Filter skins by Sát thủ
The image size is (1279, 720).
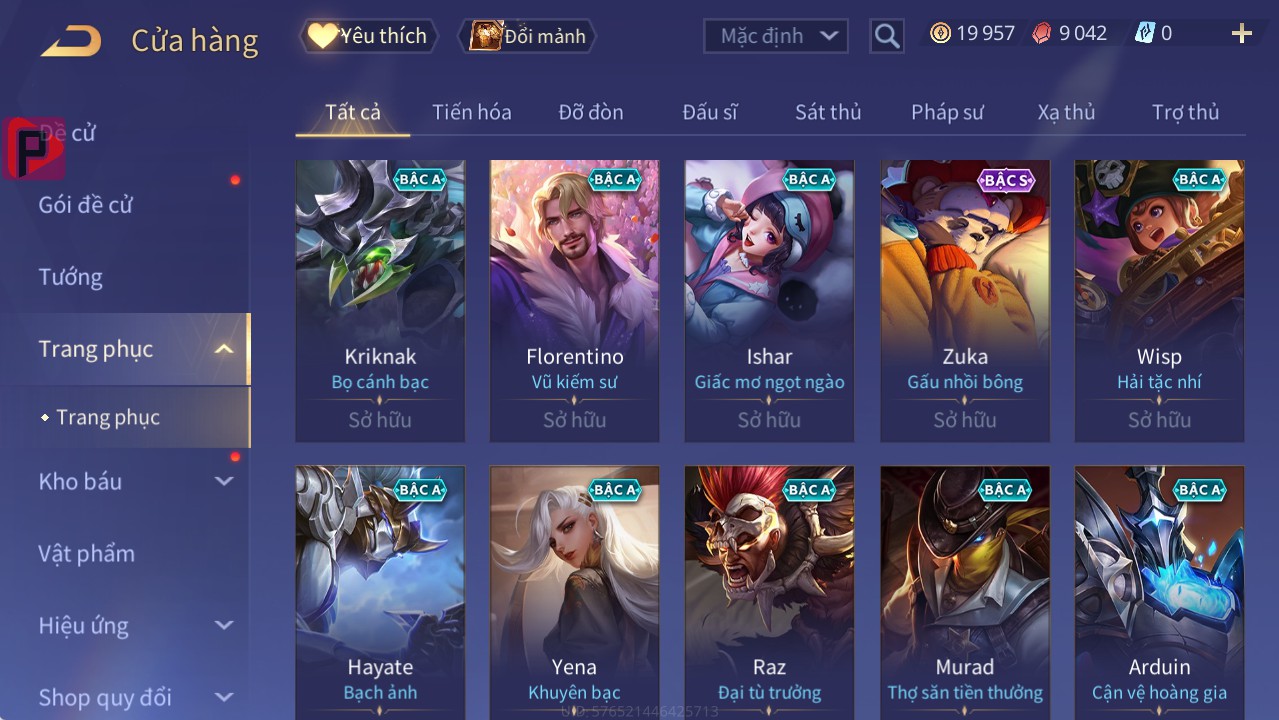tap(828, 112)
